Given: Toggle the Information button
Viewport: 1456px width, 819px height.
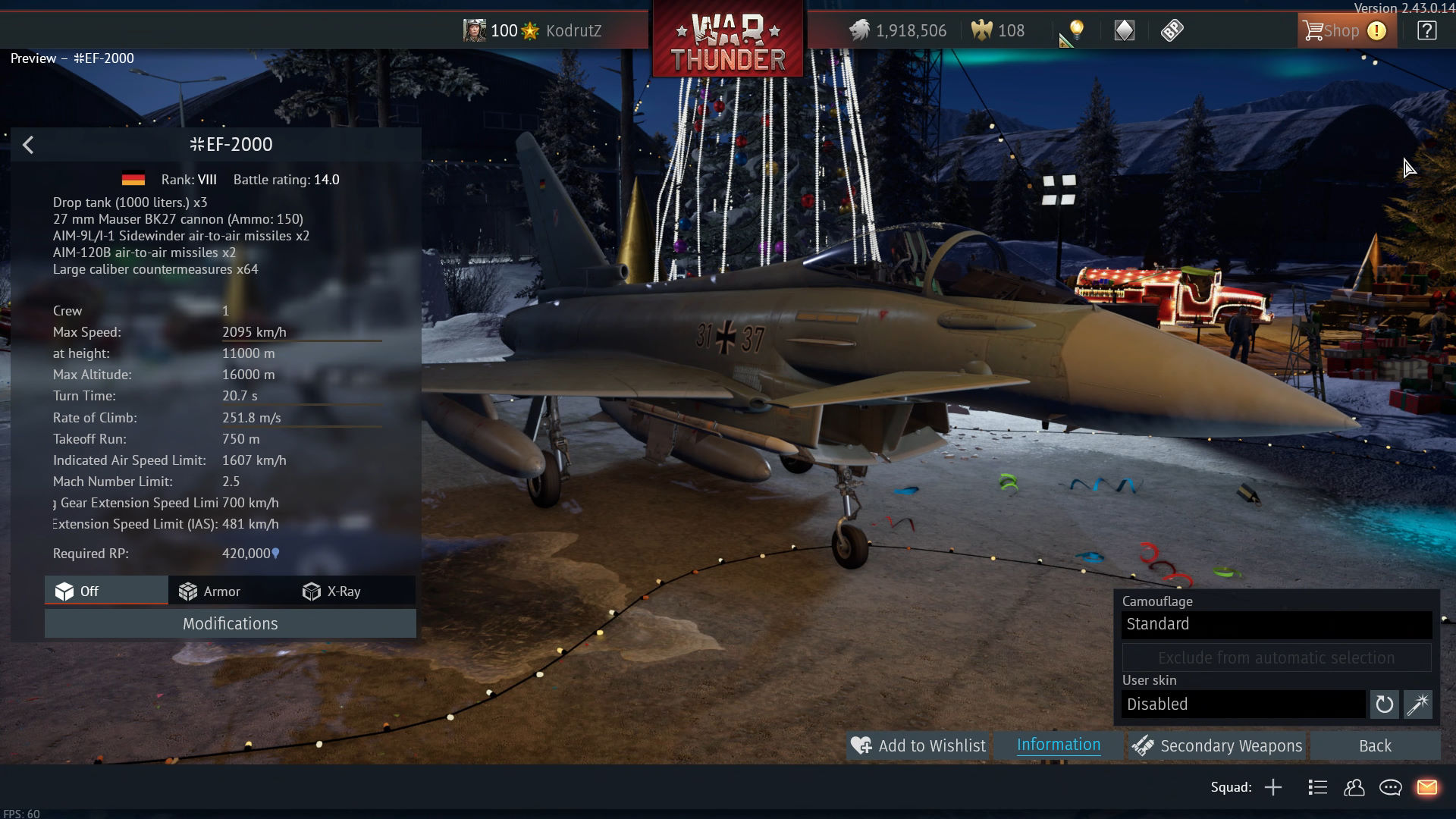Looking at the screenshot, I should (x=1058, y=745).
